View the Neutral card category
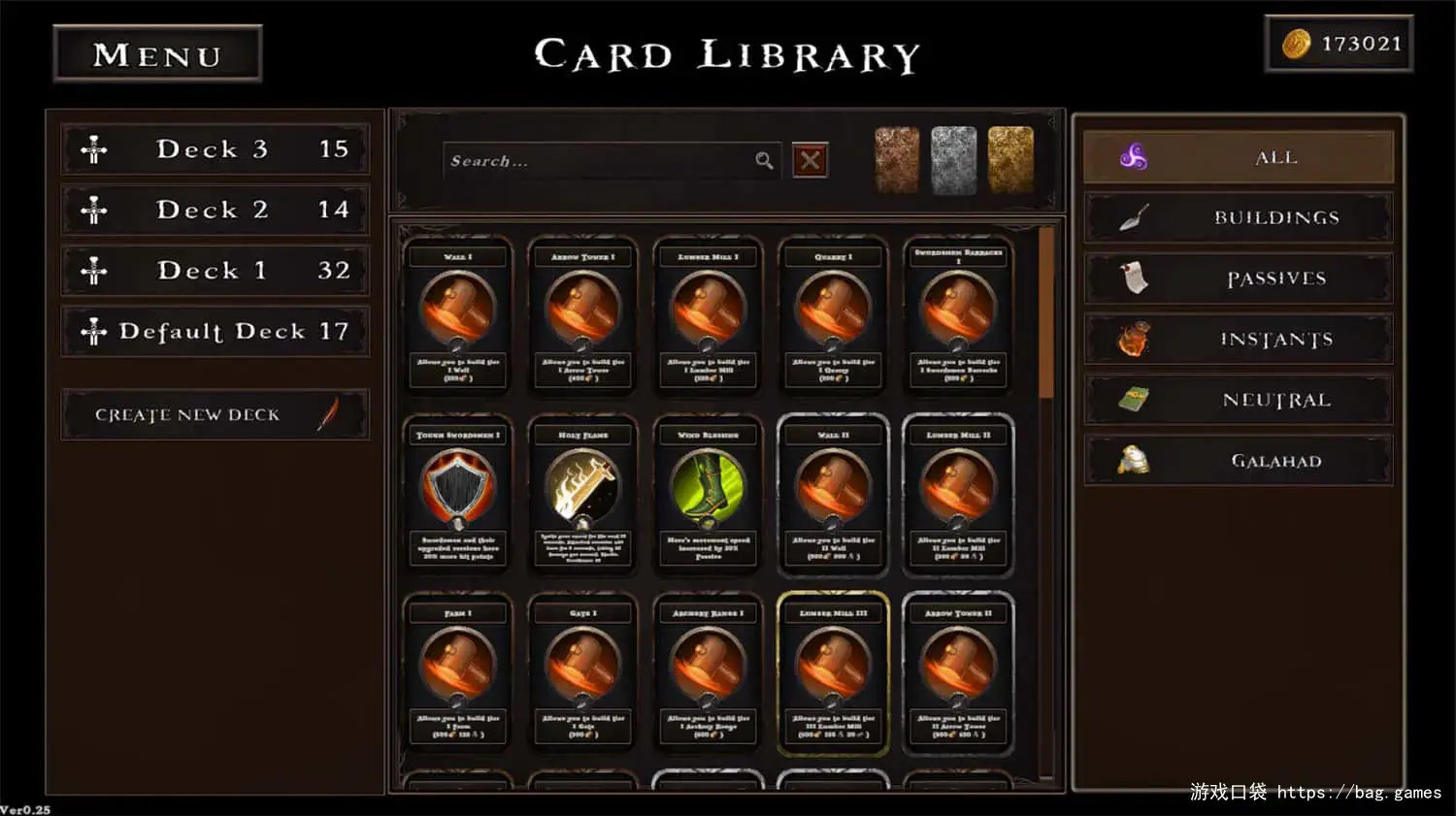Image resolution: width=1456 pixels, height=816 pixels. click(1239, 400)
